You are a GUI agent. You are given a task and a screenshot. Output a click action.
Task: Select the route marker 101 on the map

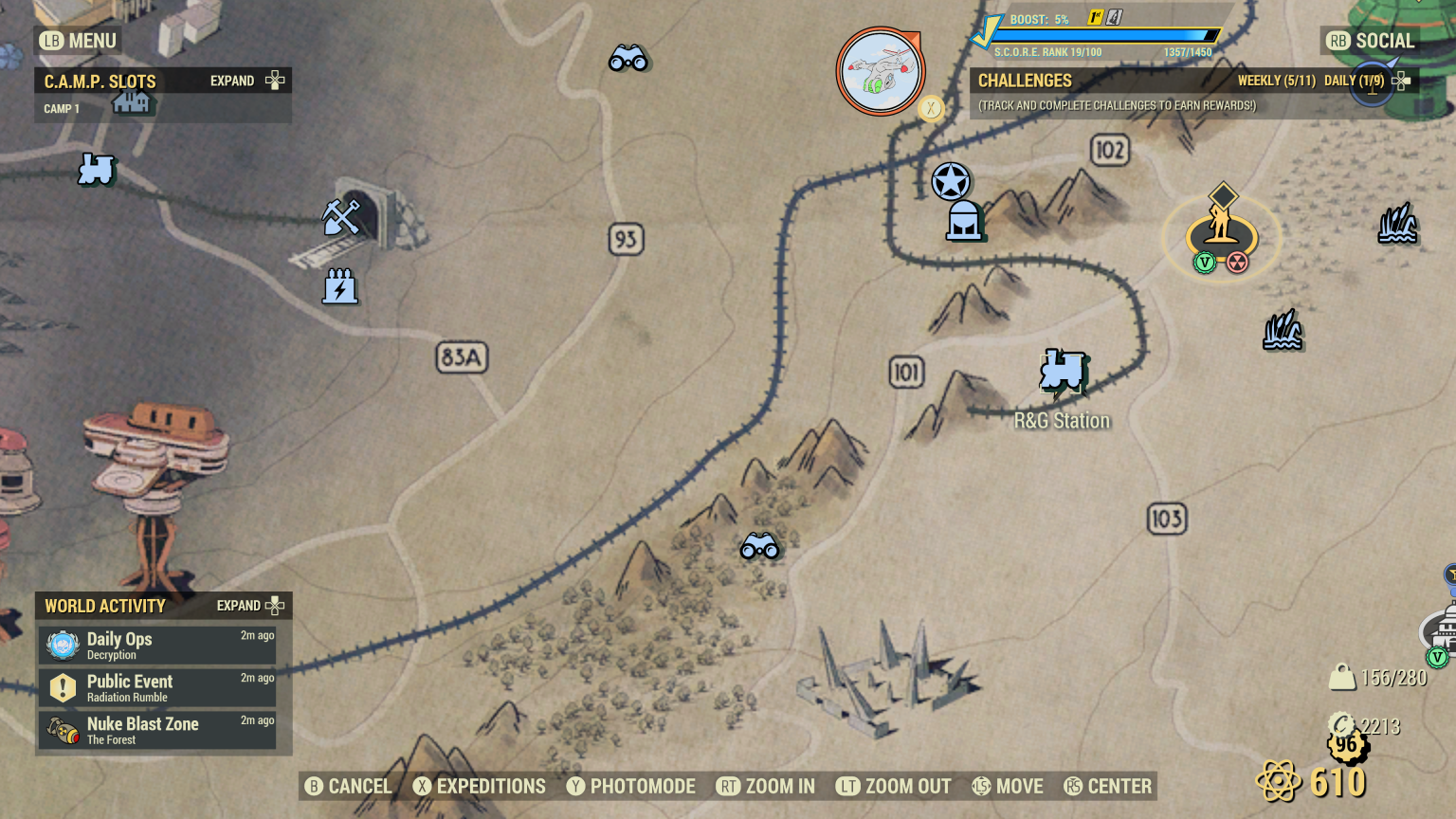point(905,373)
